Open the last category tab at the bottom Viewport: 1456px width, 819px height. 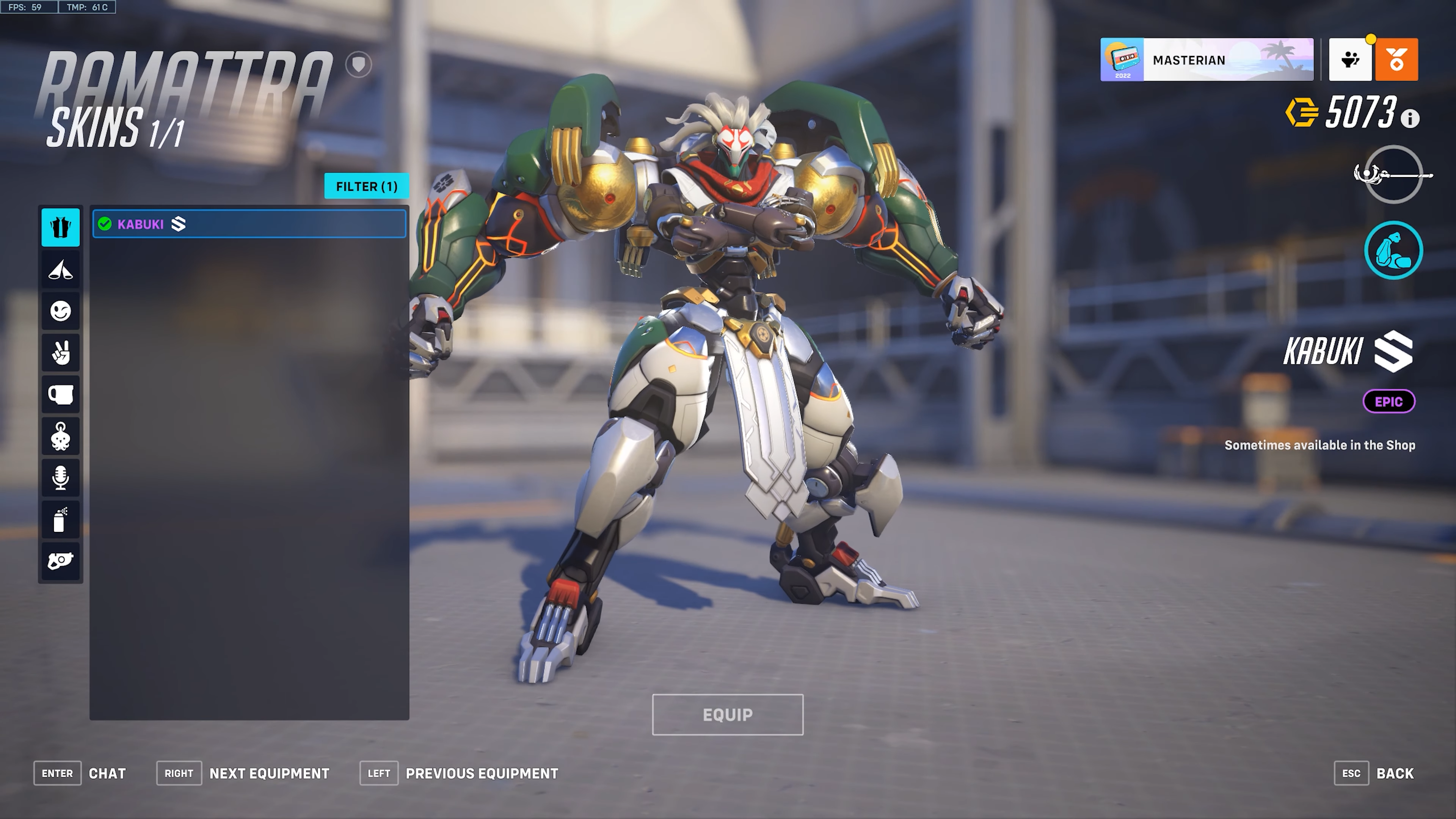point(61,561)
